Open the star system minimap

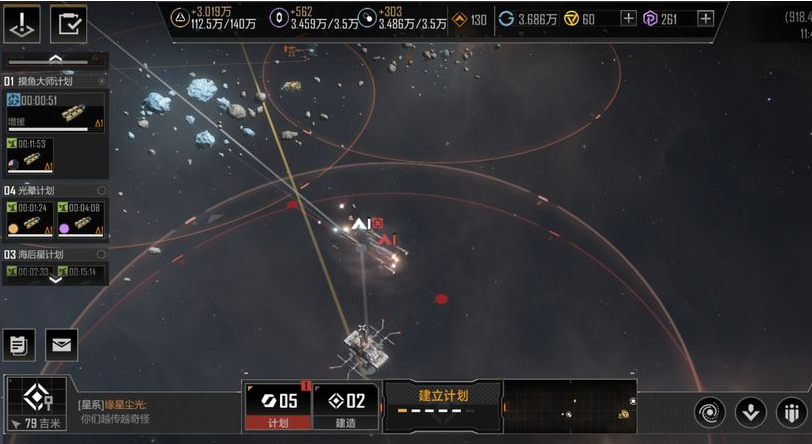pos(570,406)
